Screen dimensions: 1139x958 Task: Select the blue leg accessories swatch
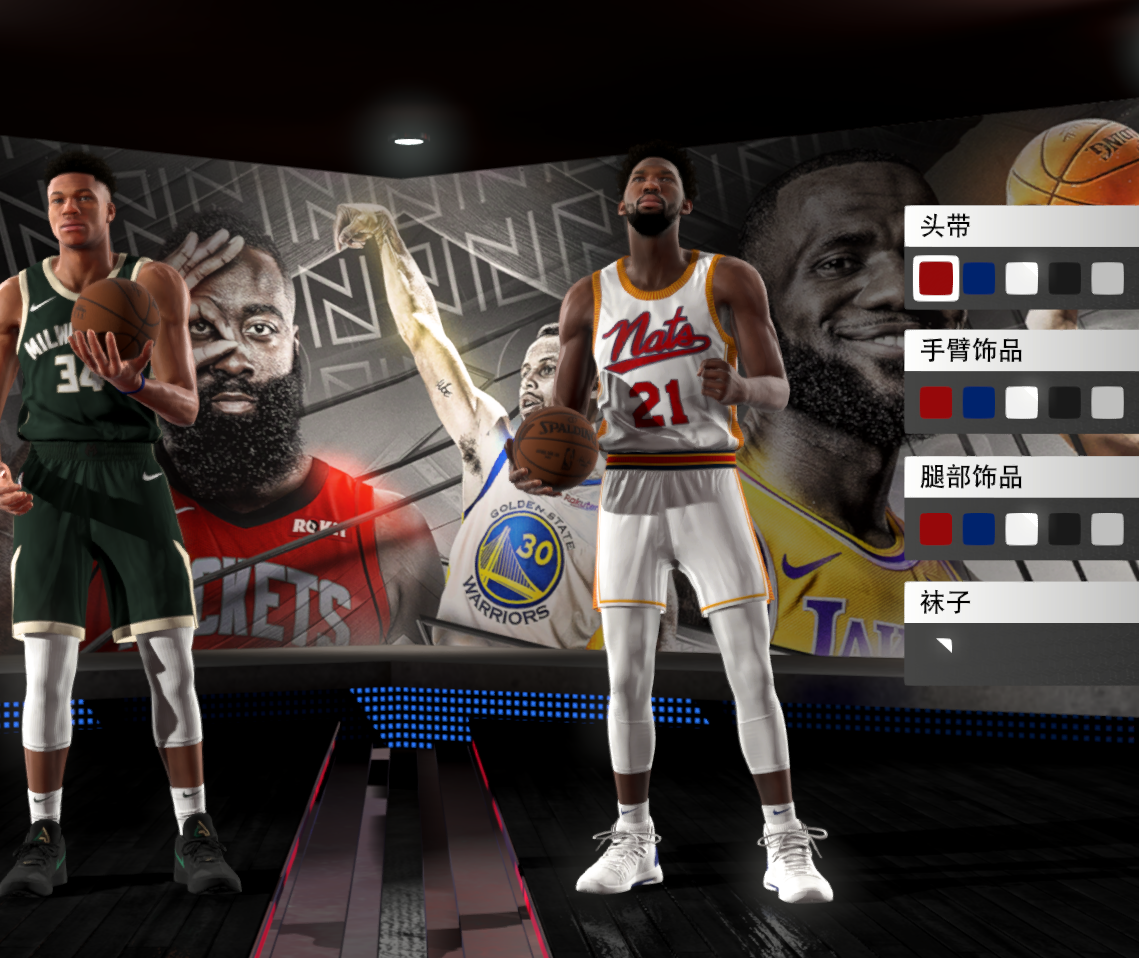(979, 529)
